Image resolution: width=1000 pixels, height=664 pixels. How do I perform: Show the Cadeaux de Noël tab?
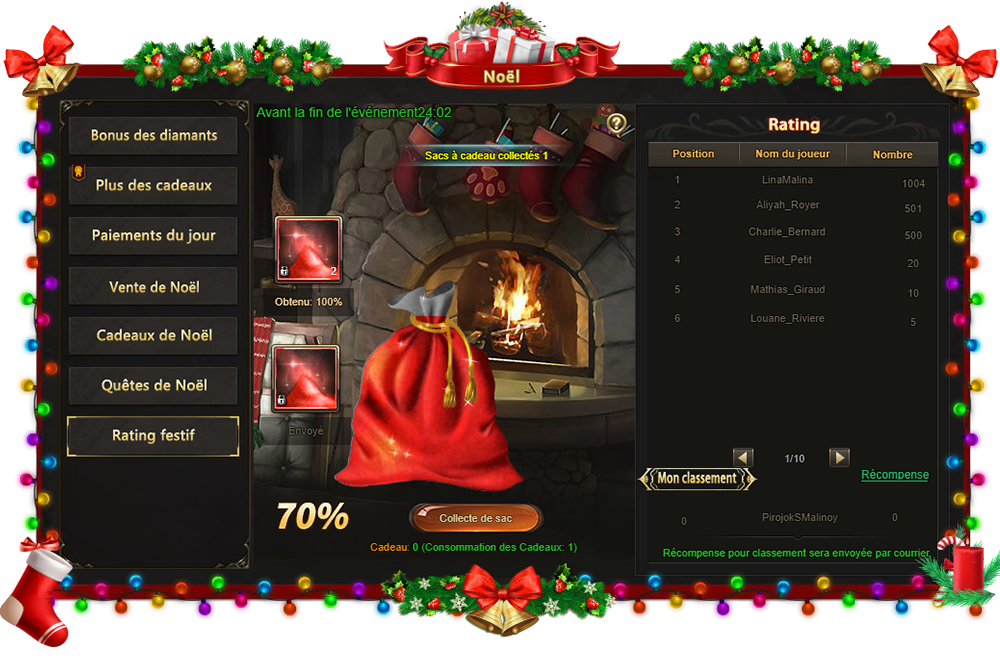(153, 336)
